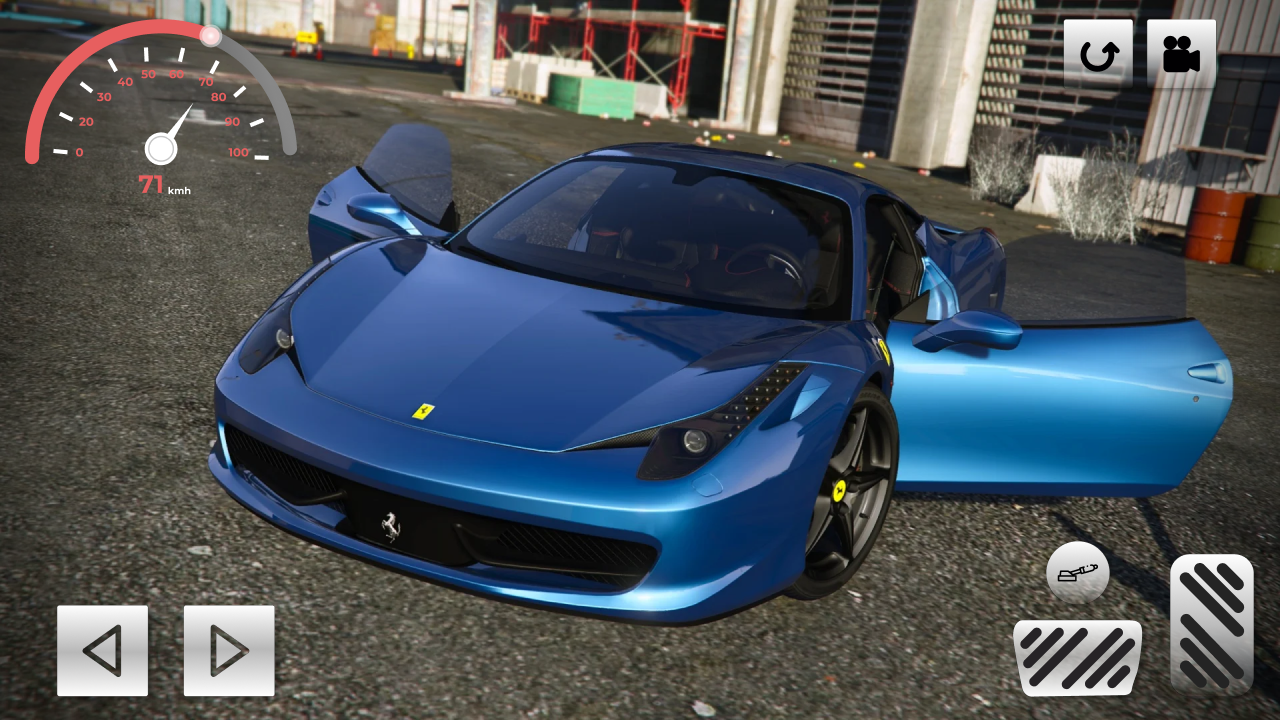This screenshot has width=1280, height=720.
Task: Steer right with the arrow button
Action: pyautogui.click(x=227, y=651)
